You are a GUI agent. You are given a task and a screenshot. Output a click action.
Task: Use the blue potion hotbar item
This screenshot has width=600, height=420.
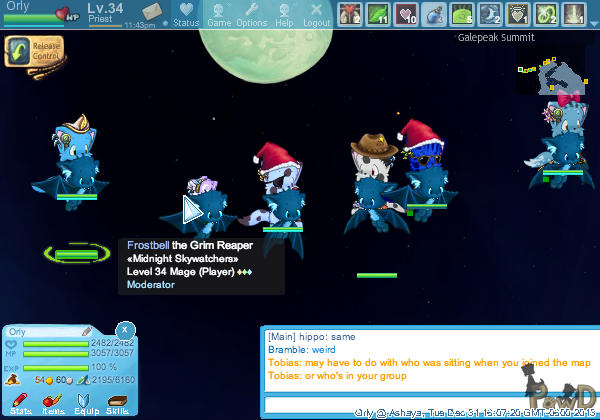[x=435, y=14]
